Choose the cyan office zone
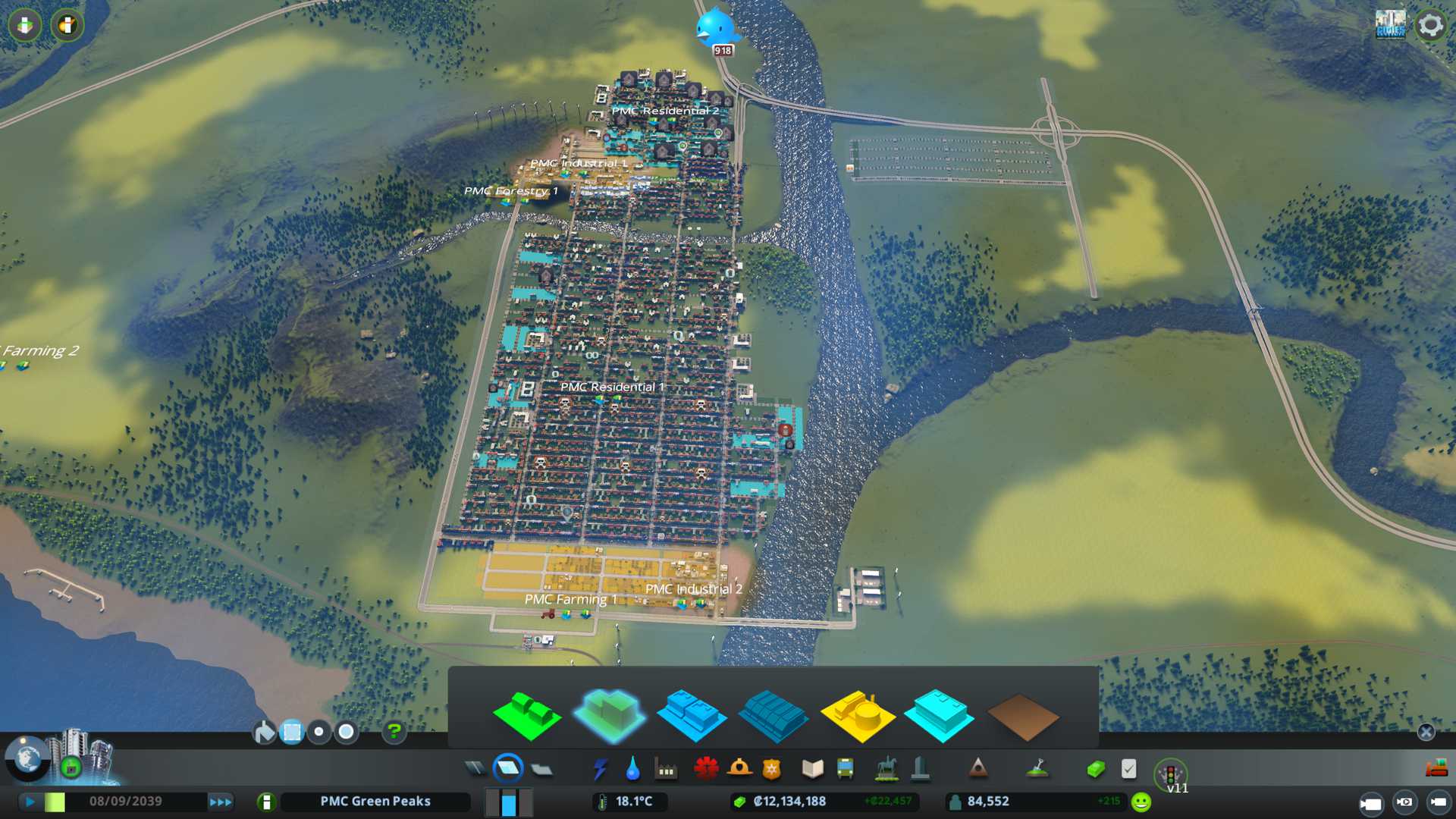1456x819 pixels. pos(939,715)
